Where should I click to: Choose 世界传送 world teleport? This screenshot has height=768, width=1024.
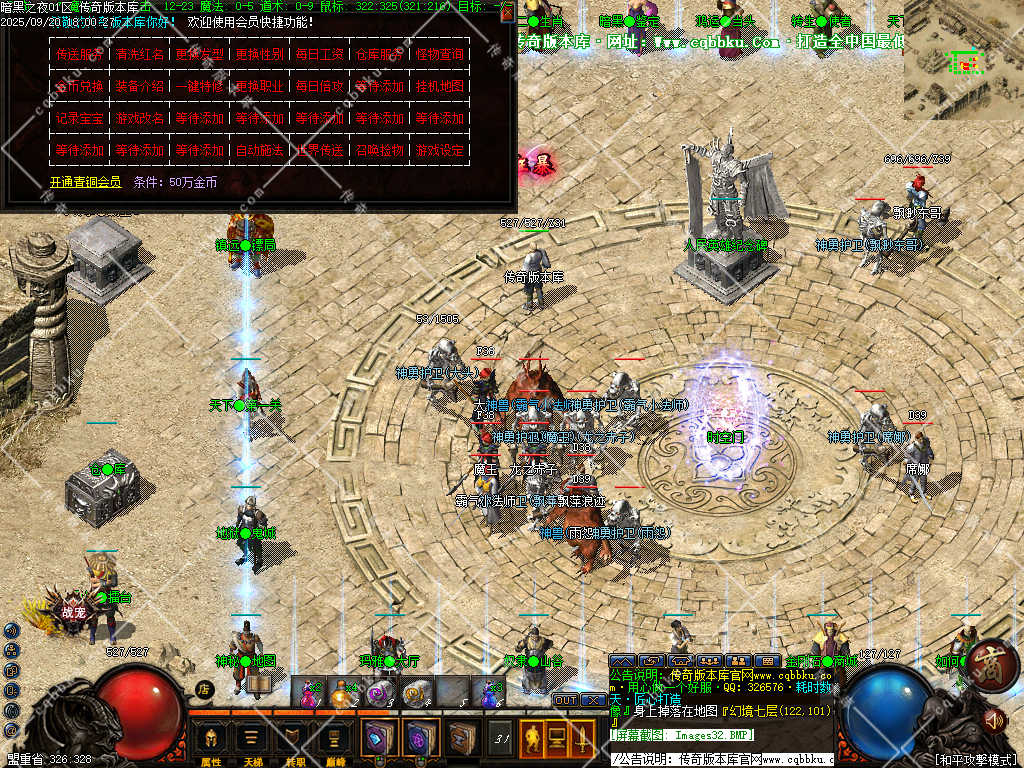point(319,150)
